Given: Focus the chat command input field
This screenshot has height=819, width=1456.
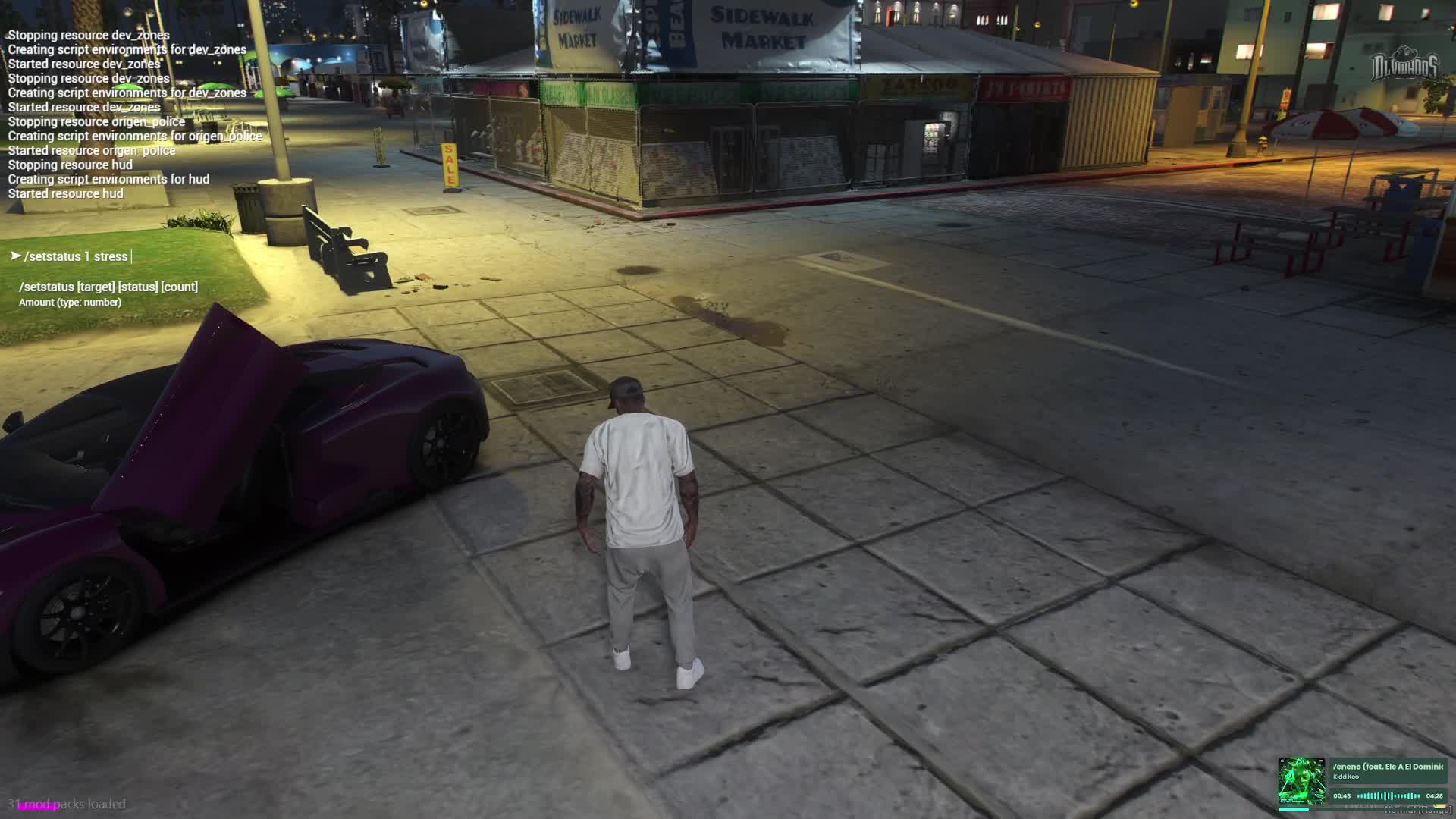Looking at the screenshot, I should pyautogui.click(x=77, y=257).
